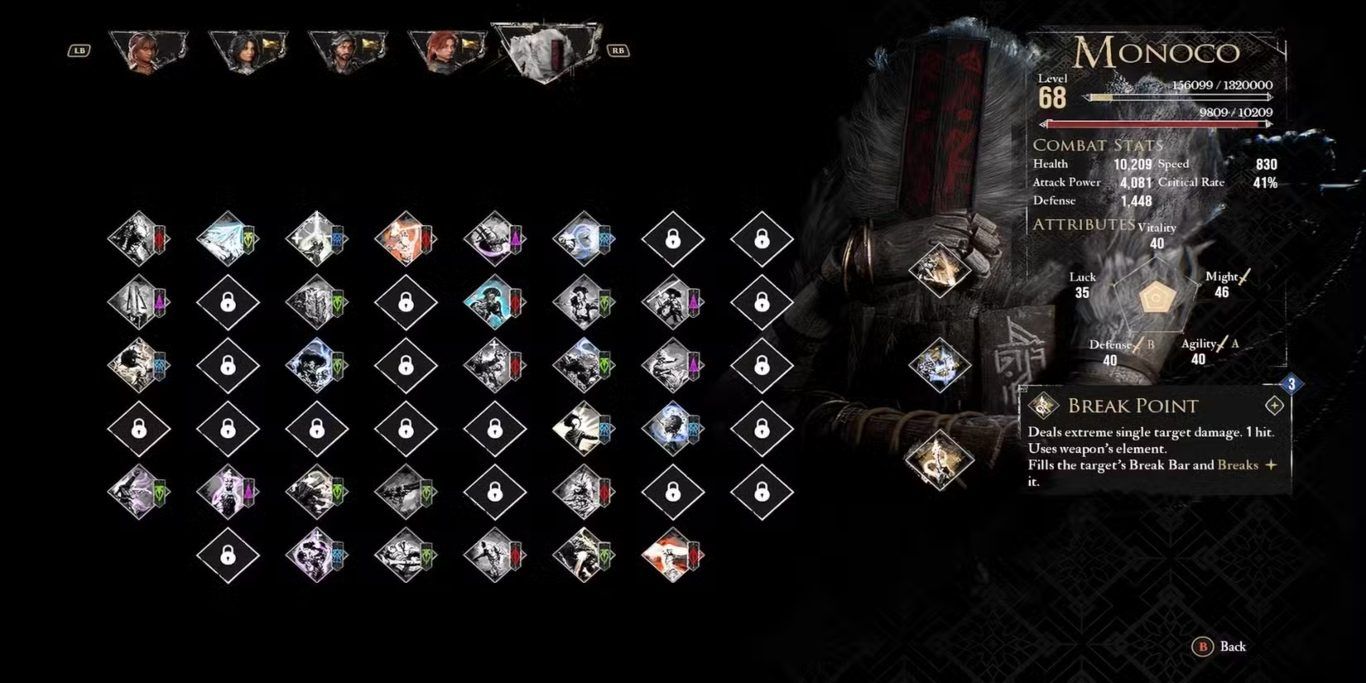The image size is (1366, 683).
Task: Select the ice-blue shards skill icon
Action: point(226,239)
